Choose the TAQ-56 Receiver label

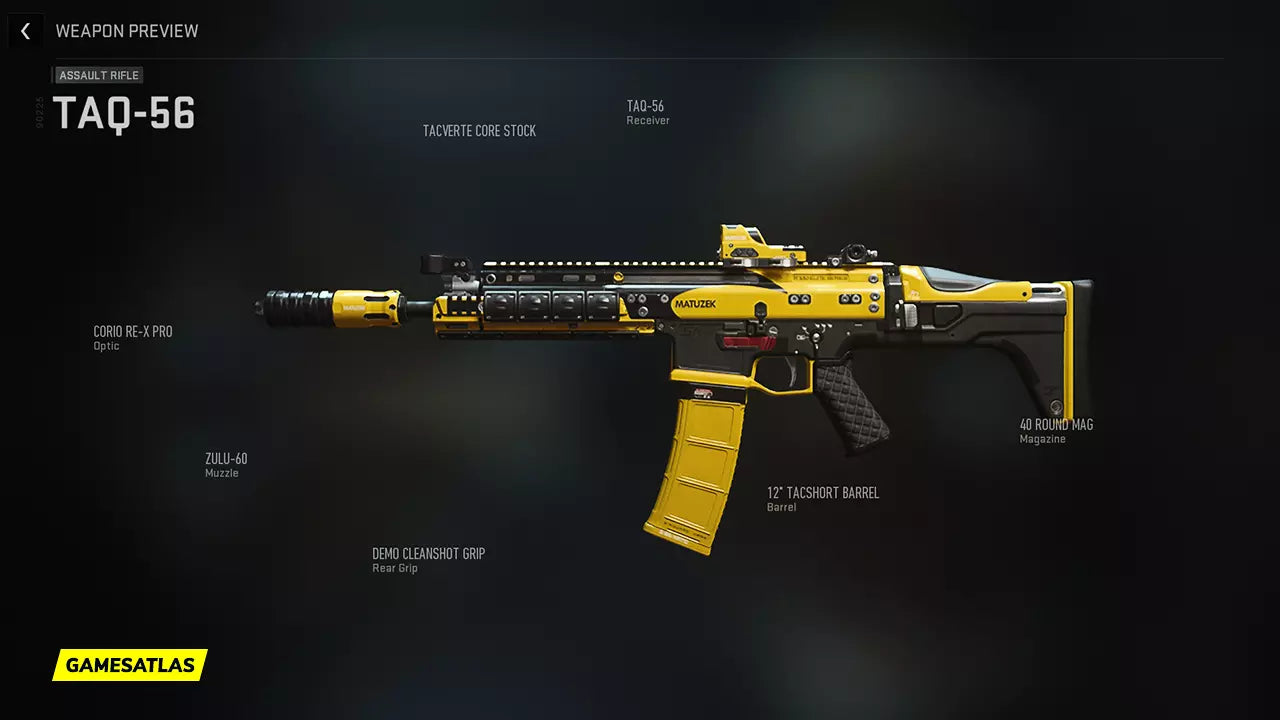pos(646,111)
